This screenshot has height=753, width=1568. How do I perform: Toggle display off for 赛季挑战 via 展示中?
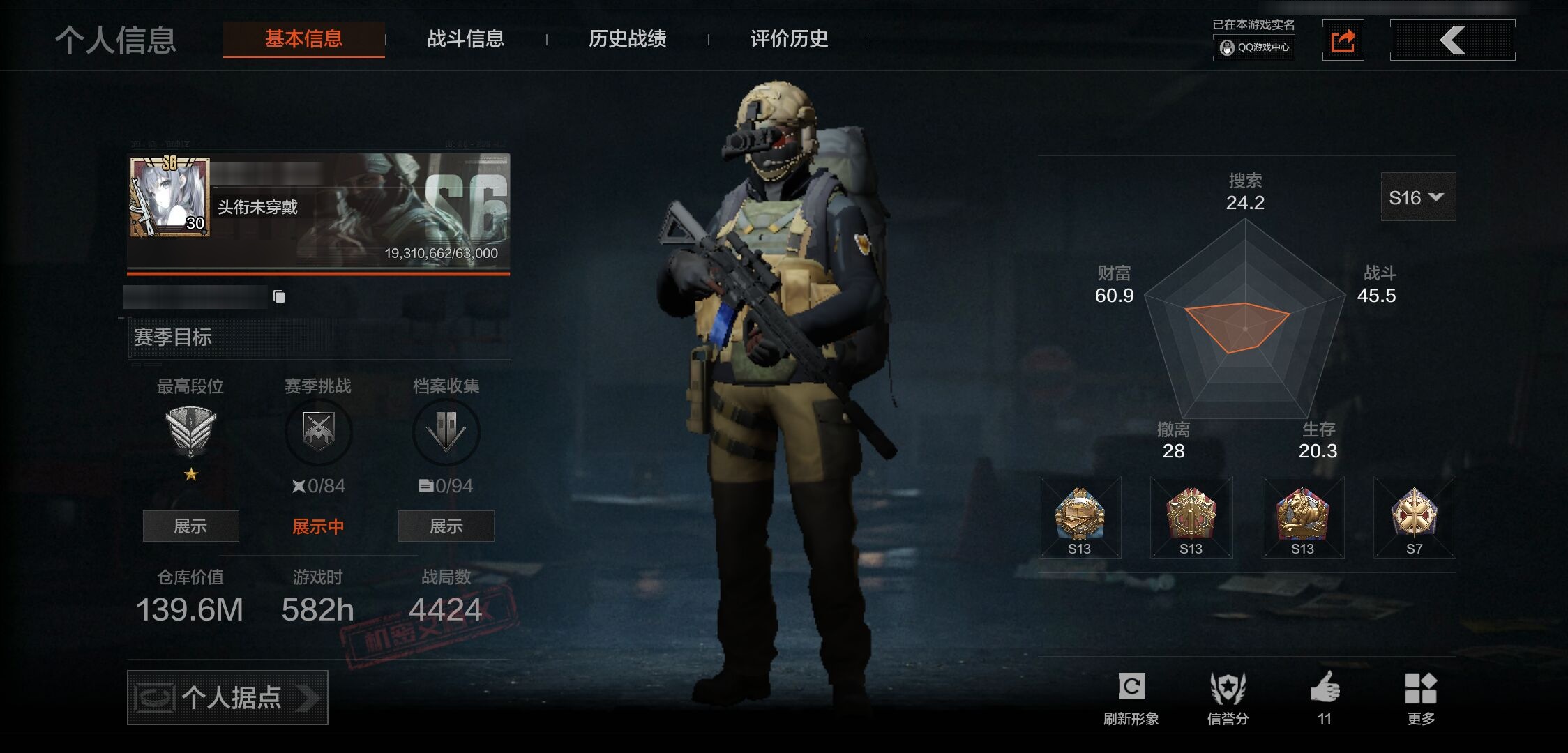pos(318,526)
